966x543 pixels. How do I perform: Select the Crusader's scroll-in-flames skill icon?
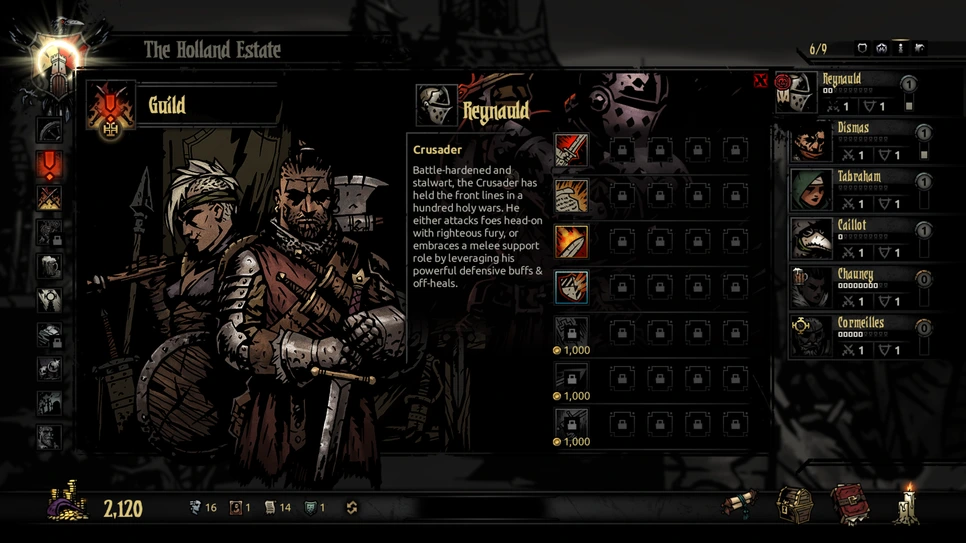(x=571, y=196)
